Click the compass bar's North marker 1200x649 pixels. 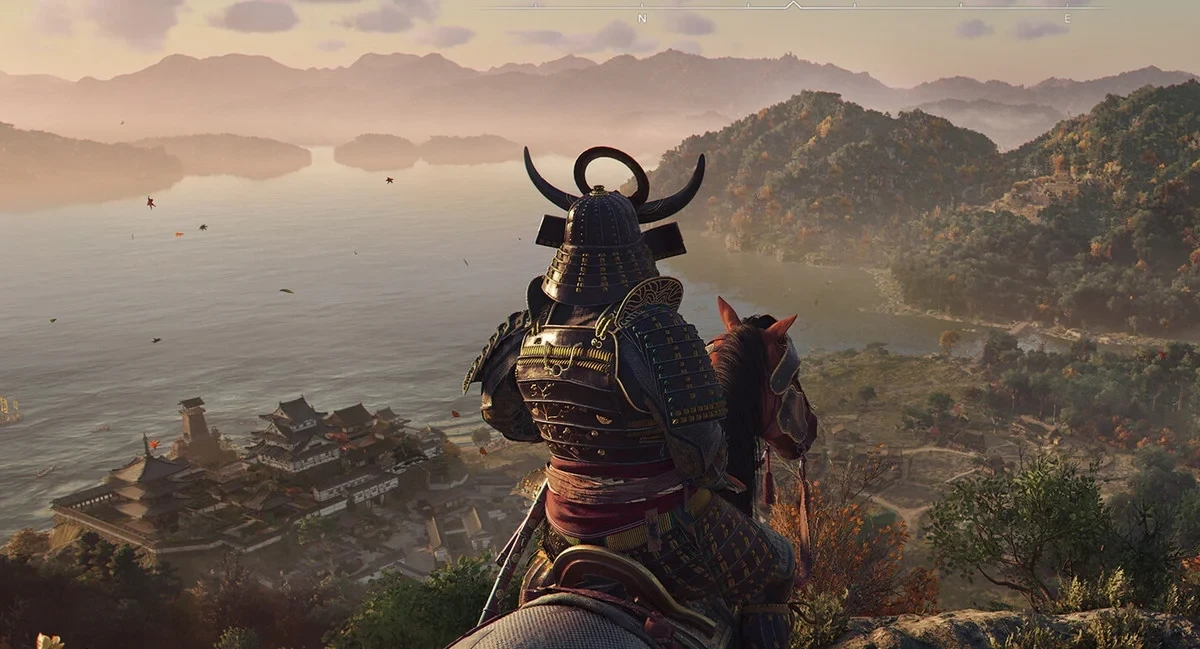click(x=642, y=19)
